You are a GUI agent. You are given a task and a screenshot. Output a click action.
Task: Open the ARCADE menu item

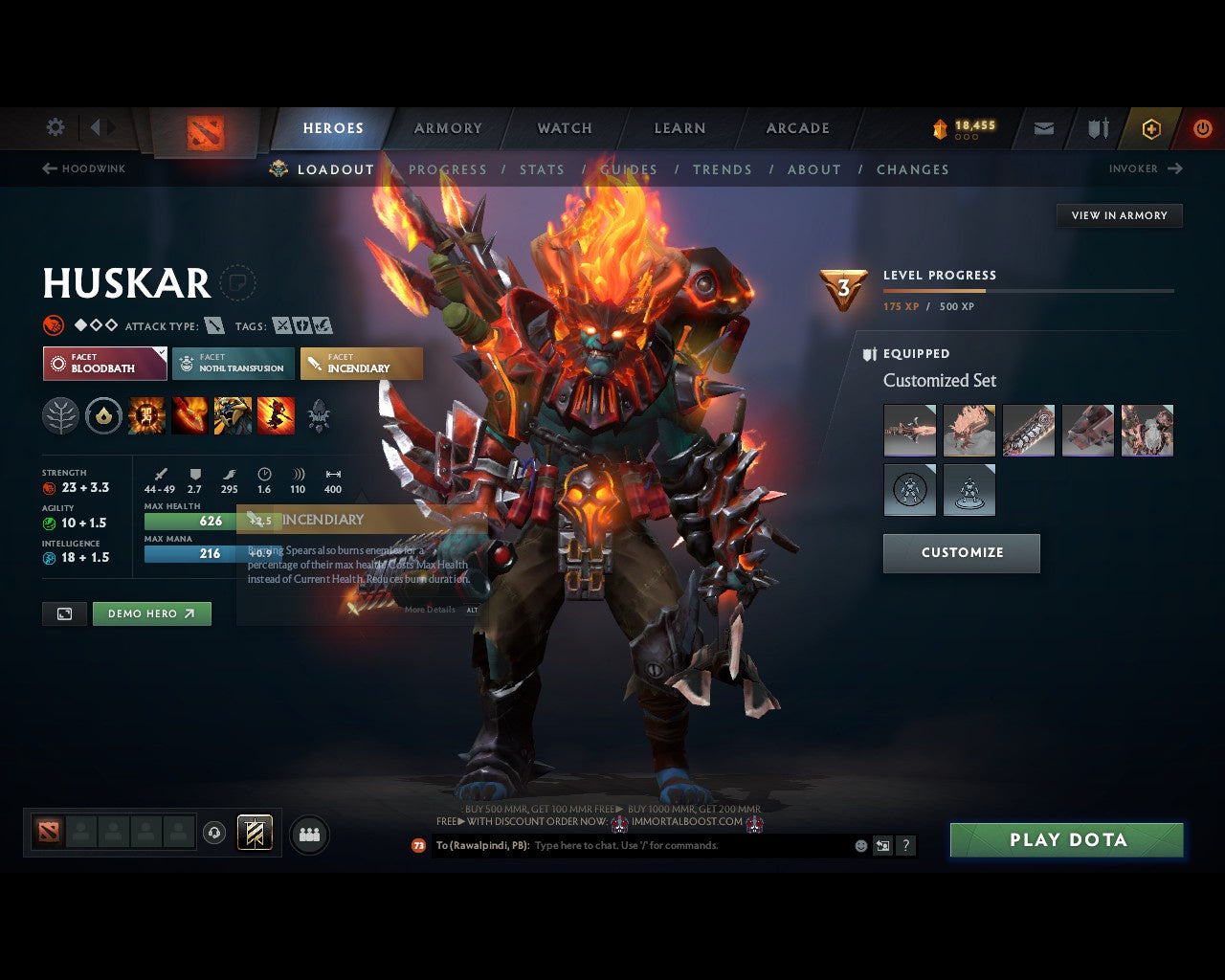point(797,128)
